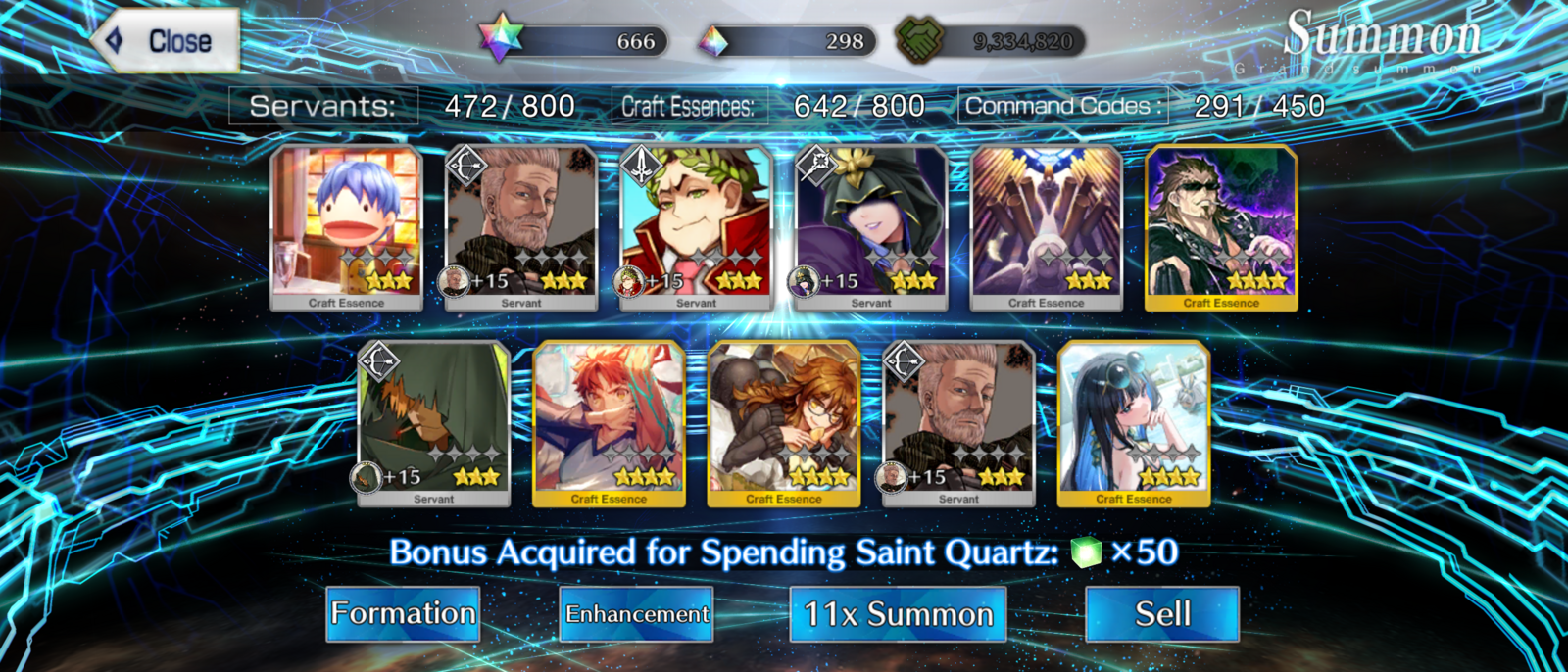Image resolution: width=1568 pixels, height=672 pixels.
Task: Go to the Enhancement screen
Action: click(636, 614)
